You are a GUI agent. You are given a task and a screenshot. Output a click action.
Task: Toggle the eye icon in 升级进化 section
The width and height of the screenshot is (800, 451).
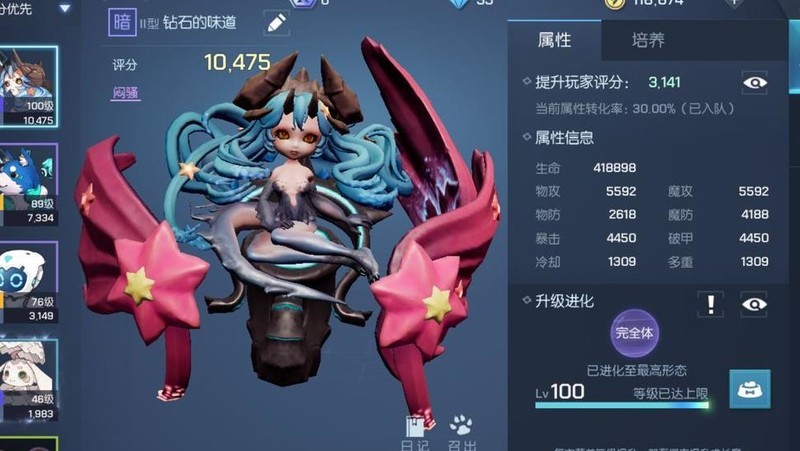[x=754, y=304]
